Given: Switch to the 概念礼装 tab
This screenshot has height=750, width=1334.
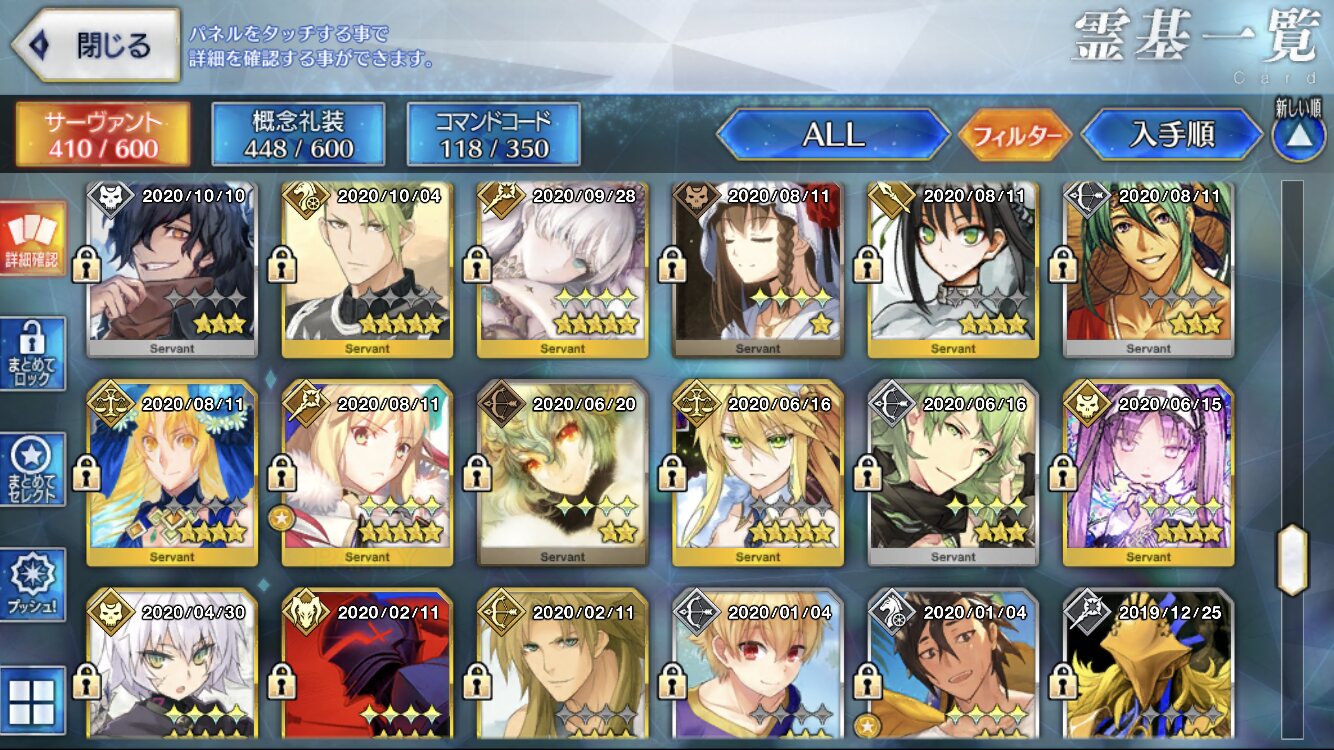Looking at the screenshot, I should [x=298, y=134].
